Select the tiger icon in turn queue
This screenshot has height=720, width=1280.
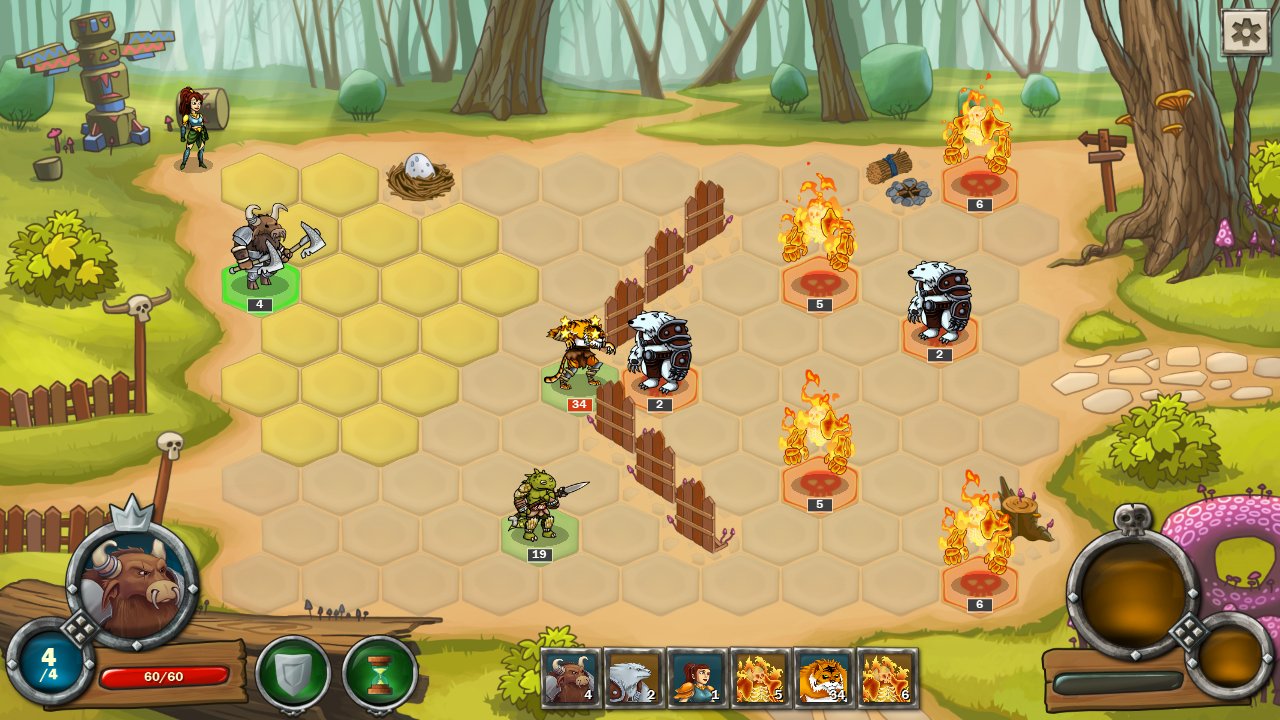tap(824, 678)
